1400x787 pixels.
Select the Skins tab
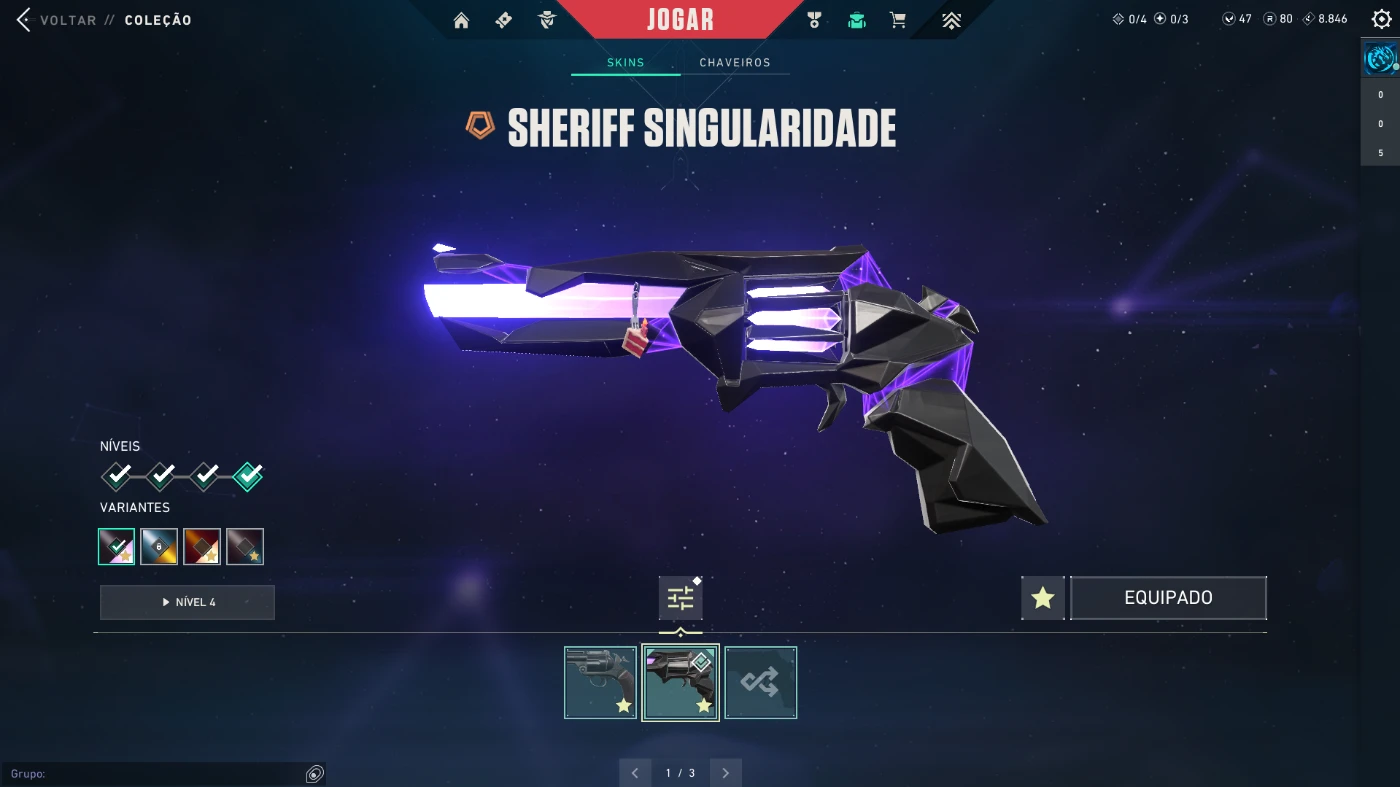(626, 63)
